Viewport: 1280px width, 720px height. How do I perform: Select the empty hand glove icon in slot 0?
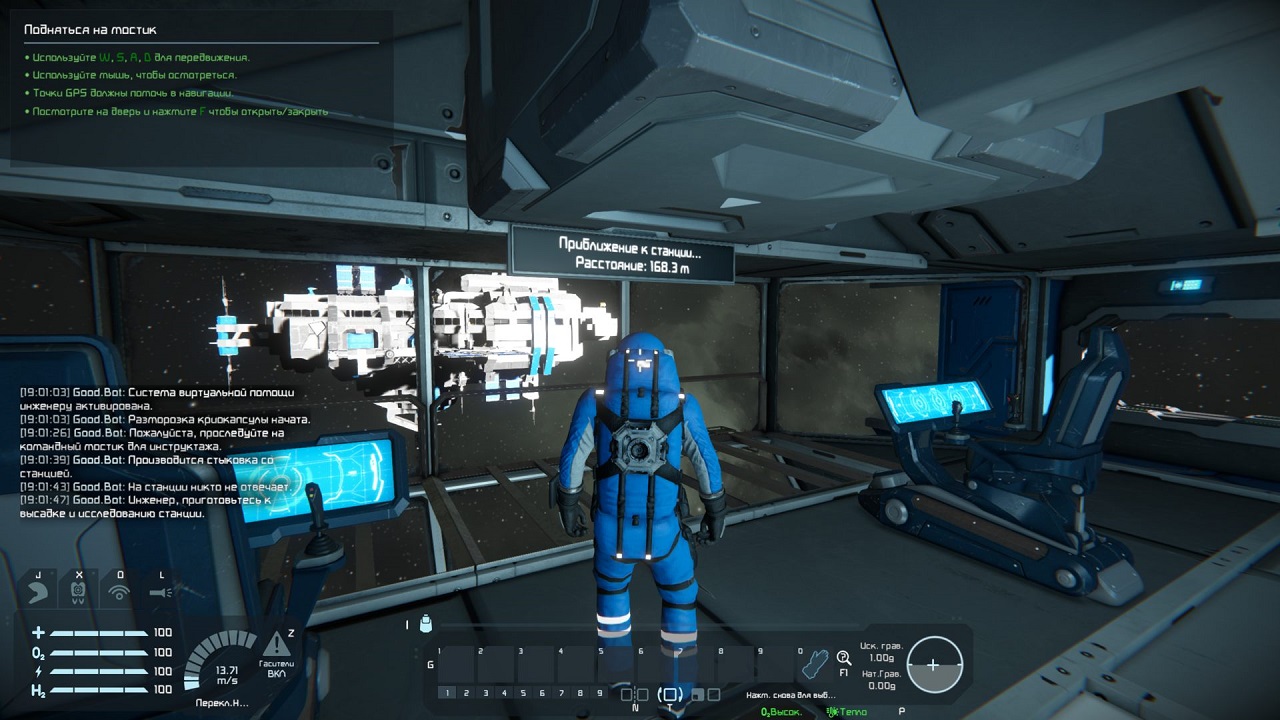tap(817, 662)
